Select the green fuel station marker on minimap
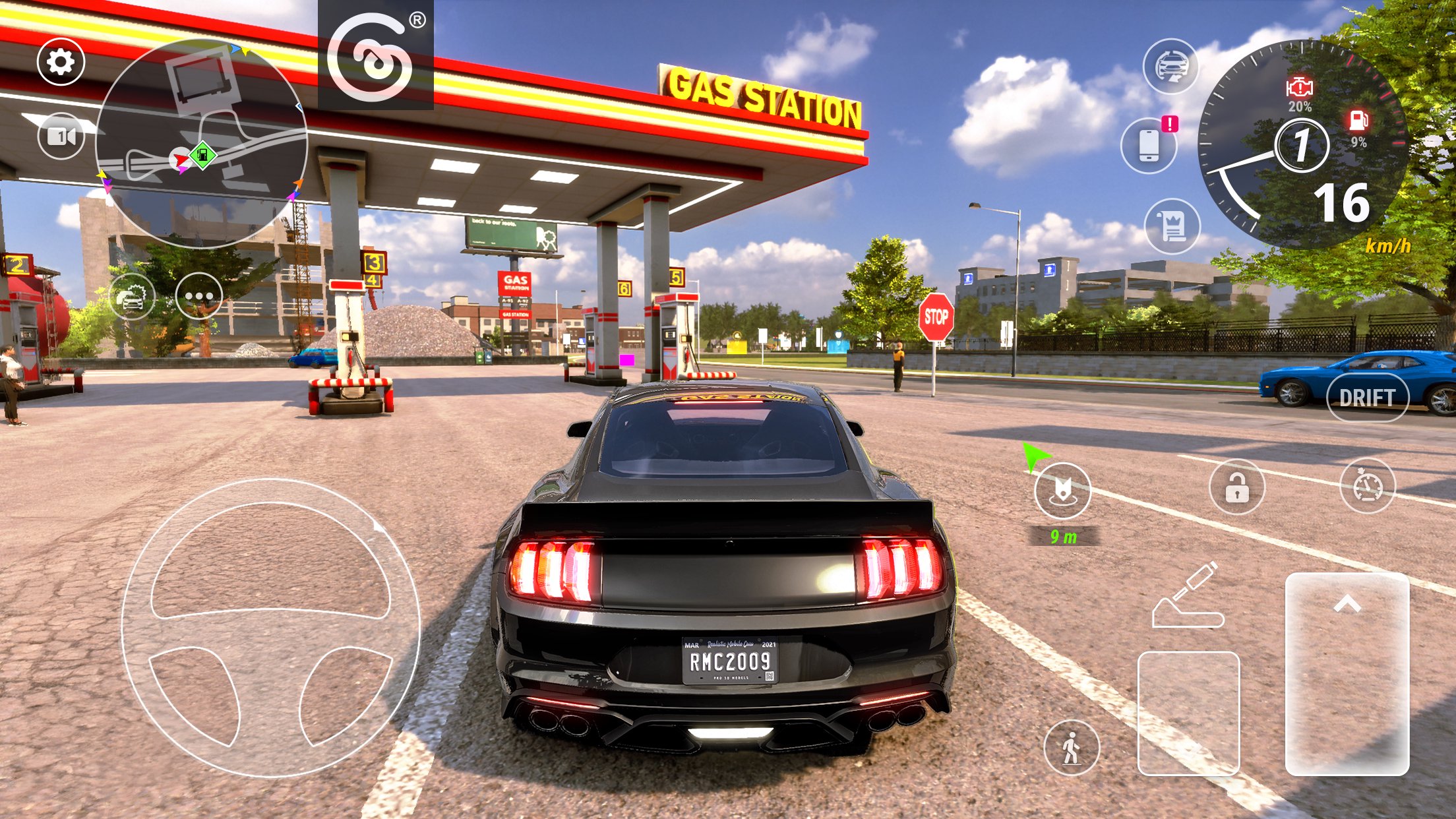Image resolution: width=1456 pixels, height=819 pixels. pyautogui.click(x=203, y=156)
